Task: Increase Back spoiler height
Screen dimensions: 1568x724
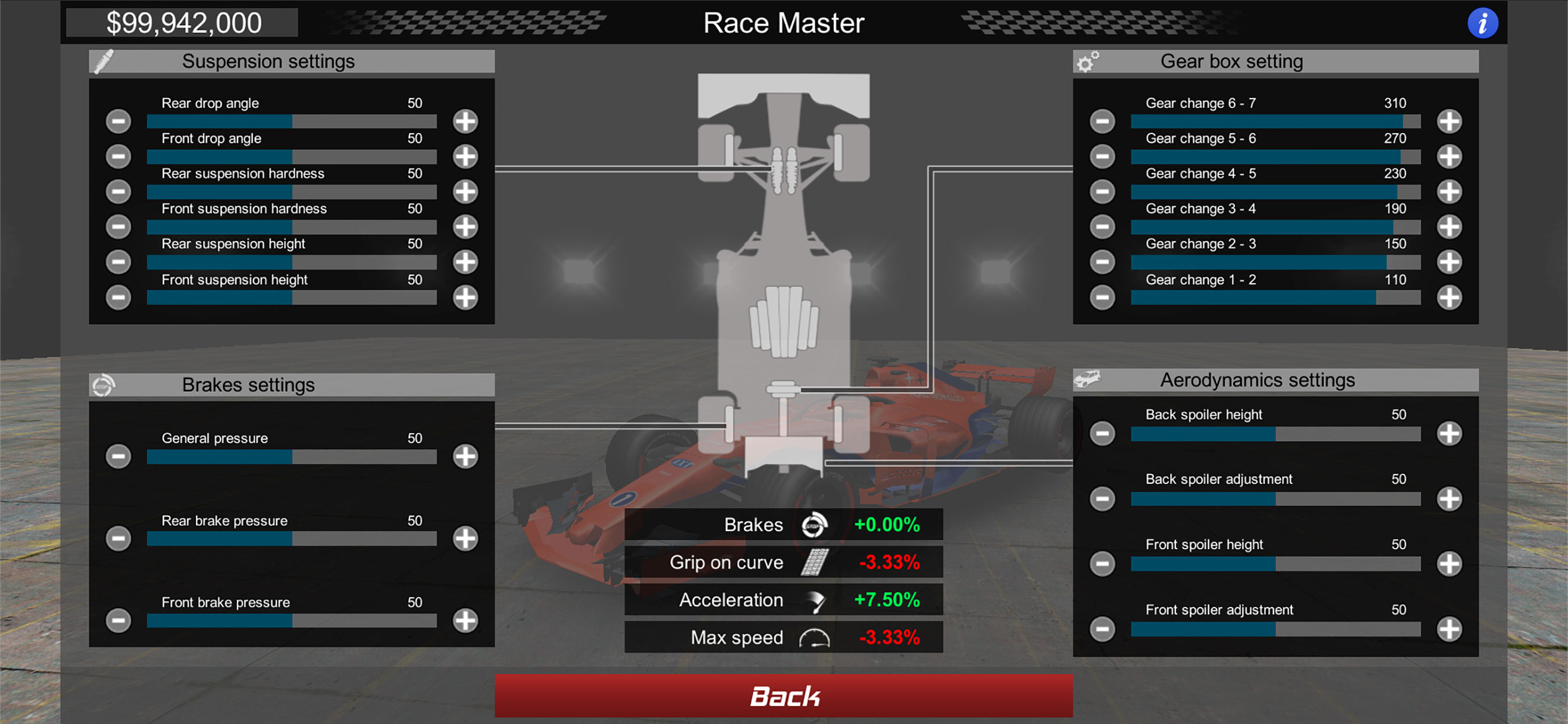Action: (1448, 434)
